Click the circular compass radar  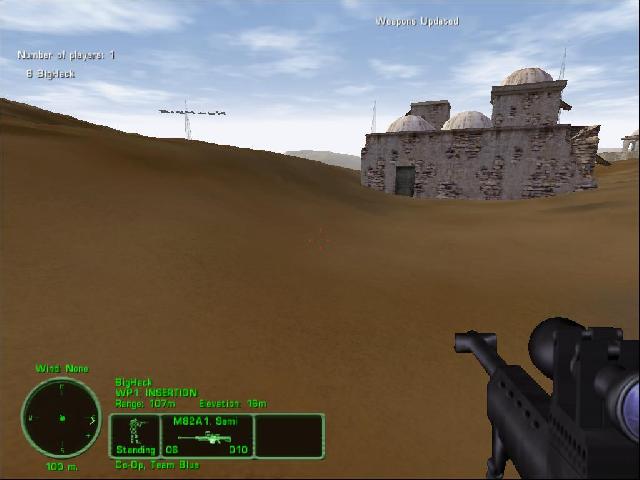(61, 417)
